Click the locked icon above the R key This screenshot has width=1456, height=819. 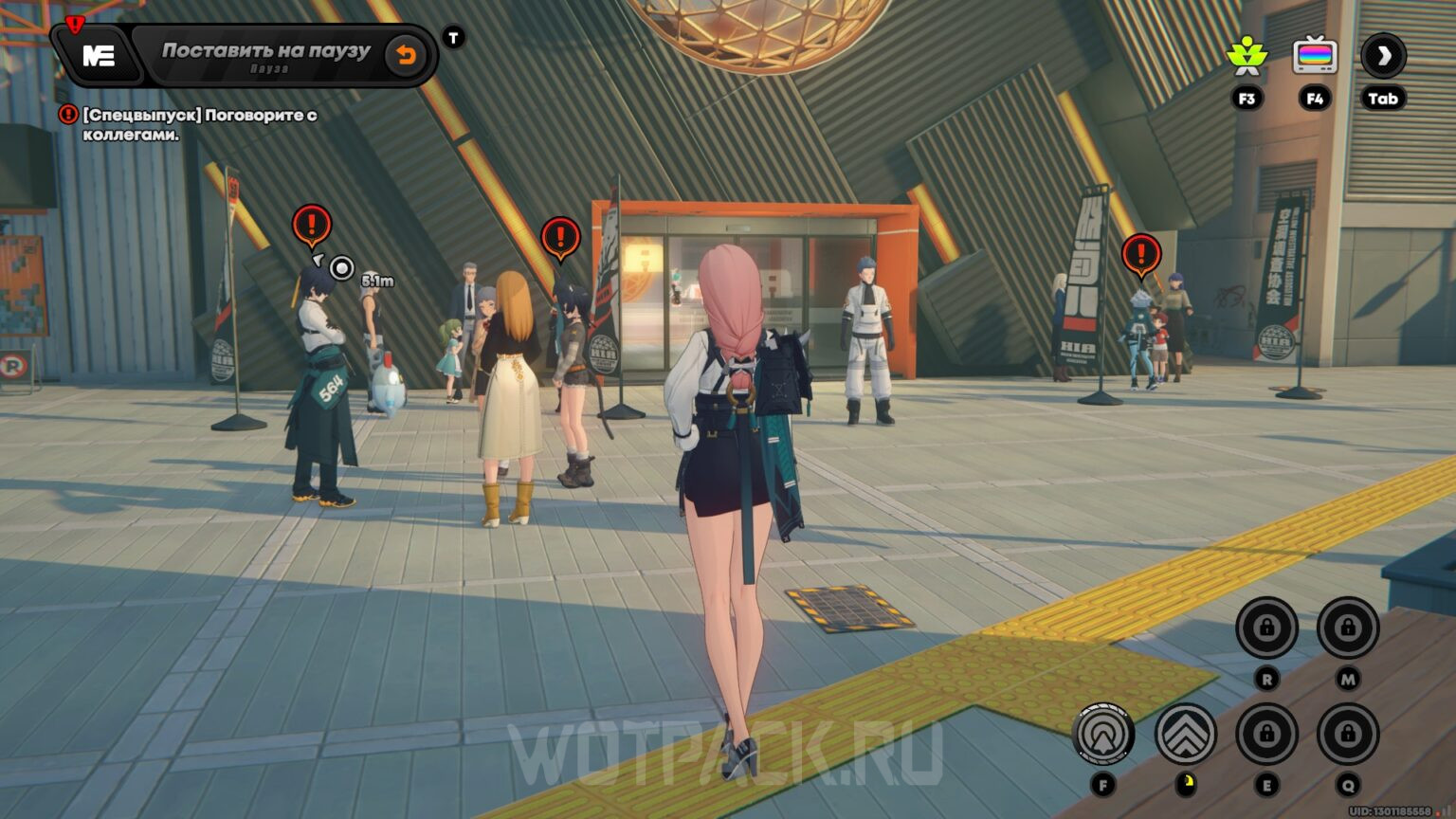(1268, 625)
